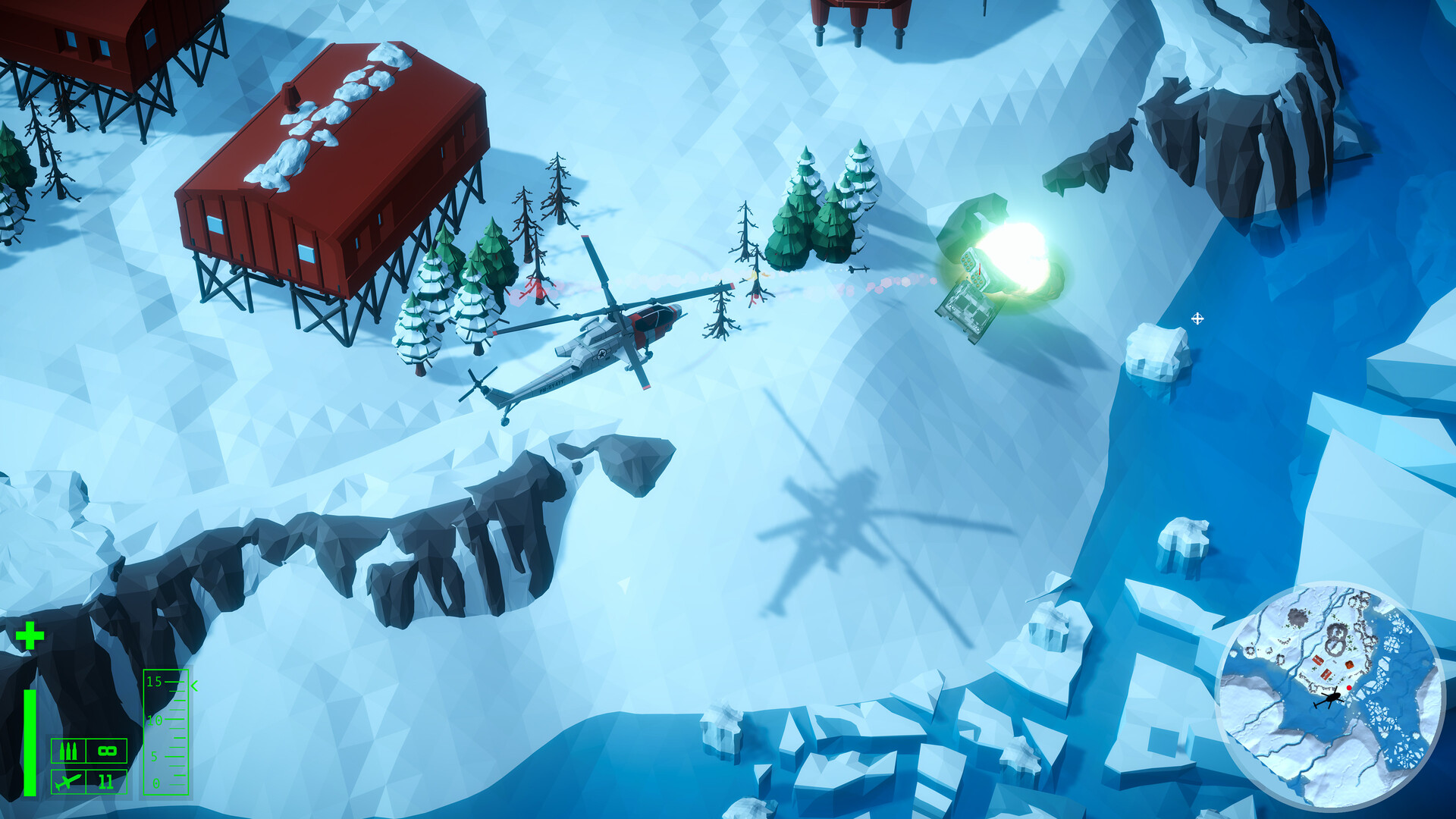Click the red enemy dot on the minimap
Screen dimensions: 1456x819
1349,687
